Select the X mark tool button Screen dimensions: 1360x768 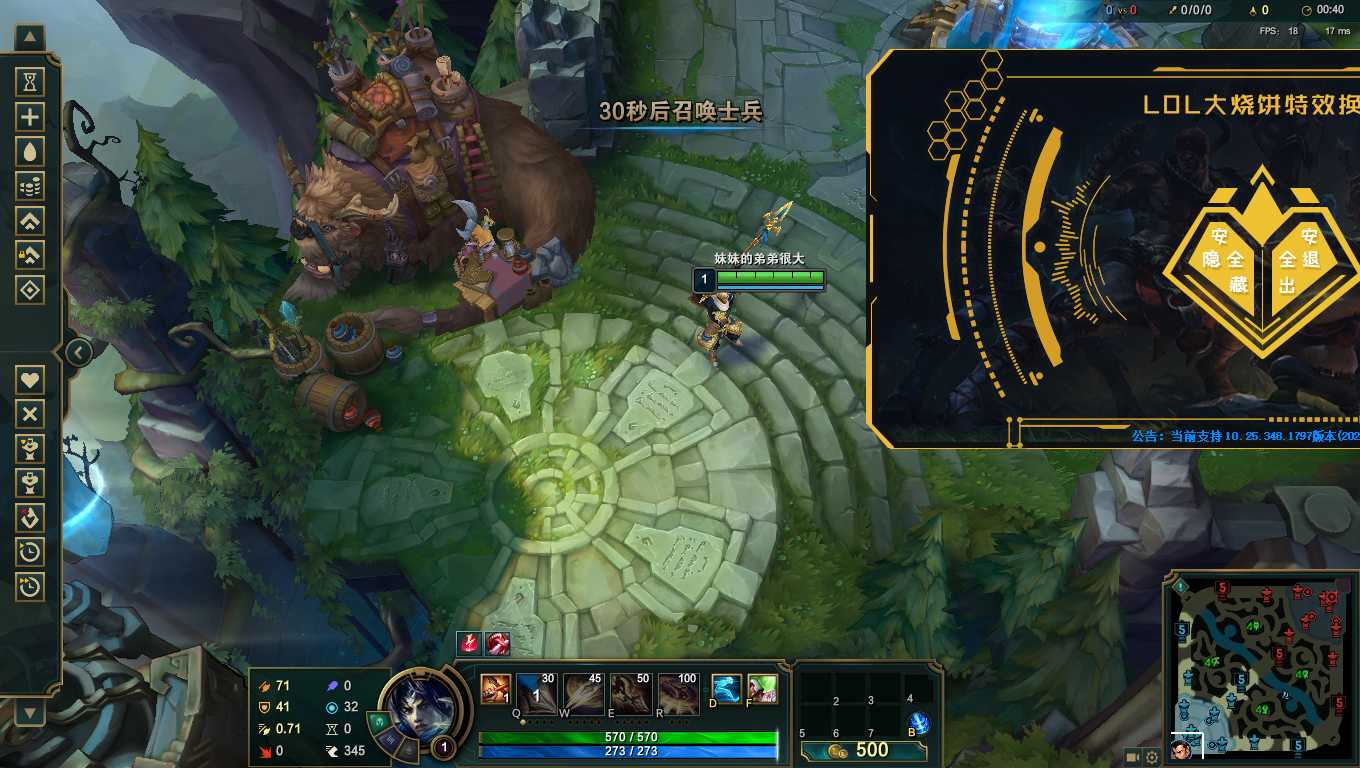pos(30,414)
